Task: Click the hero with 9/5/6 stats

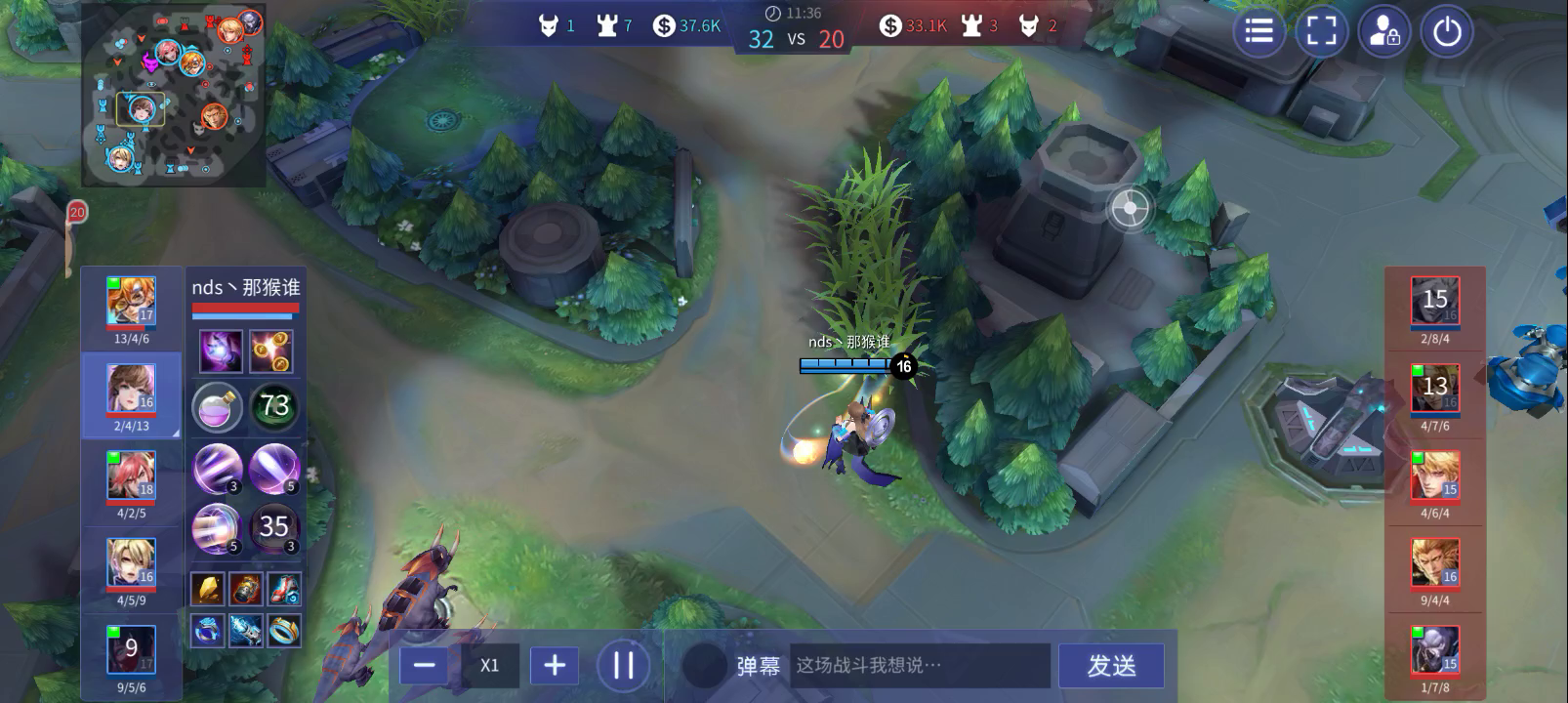Action: pyautogui.click(x=132, y=647)
